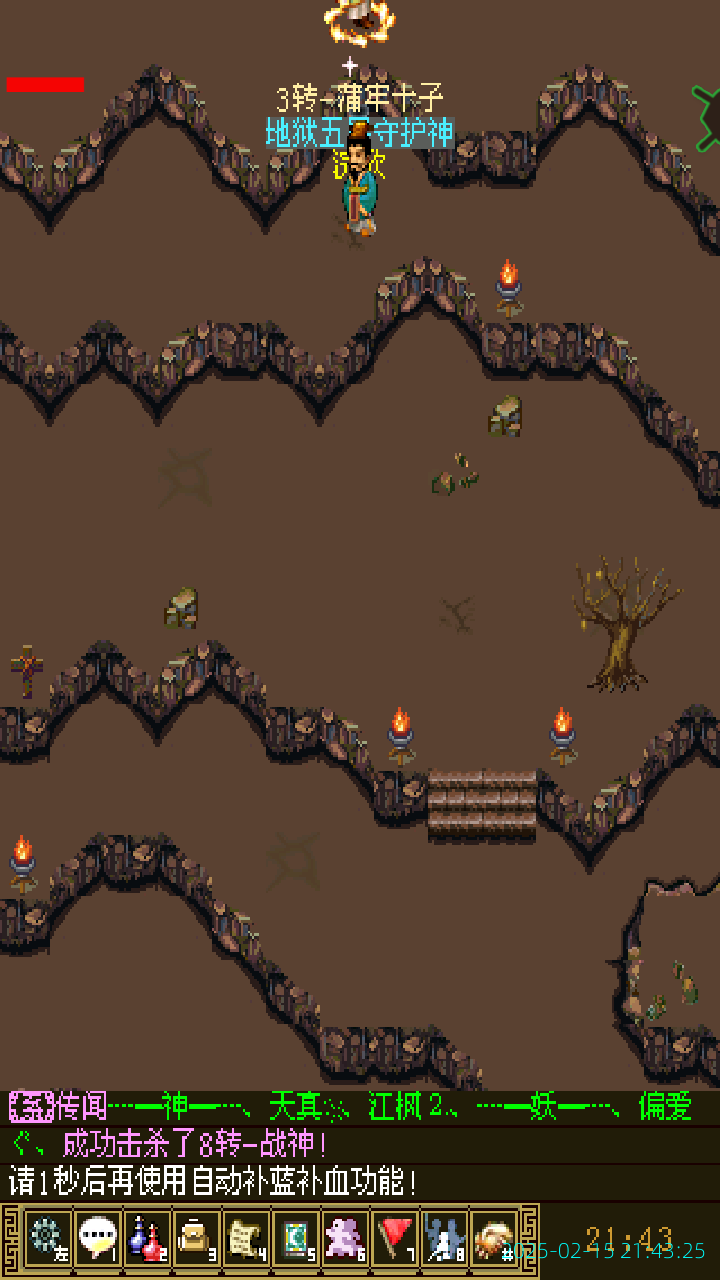Viewport: 720px width, 1280px height.
Task: Select the conch shell icon
Action: point(494,1238)
